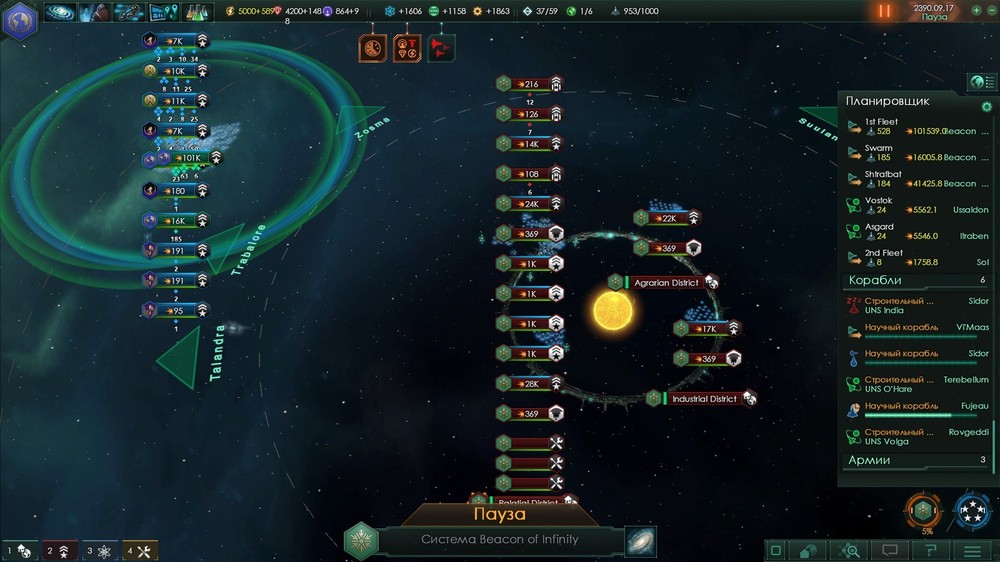Open the Planner settings gear
The width and height of the screenshot is (1000, 562).
pos(987,105)
